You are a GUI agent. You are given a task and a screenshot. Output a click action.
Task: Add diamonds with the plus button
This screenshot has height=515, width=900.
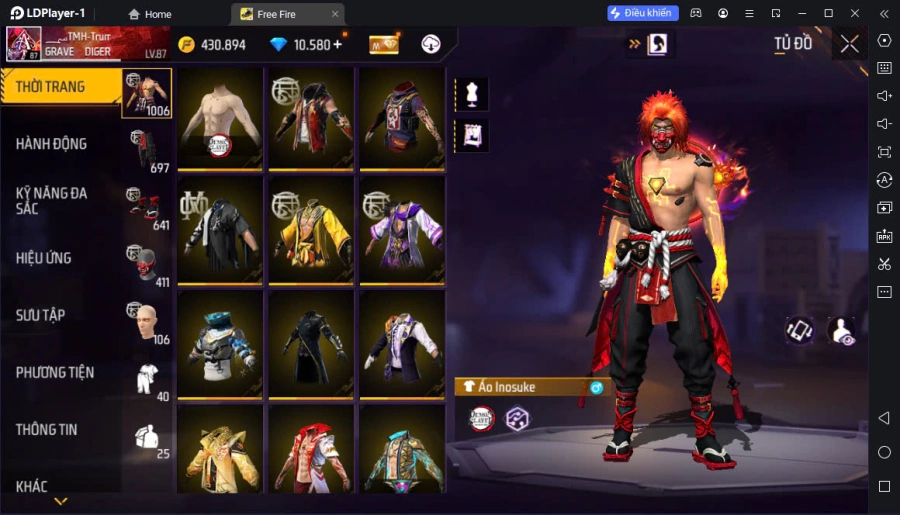click(337, 44)
